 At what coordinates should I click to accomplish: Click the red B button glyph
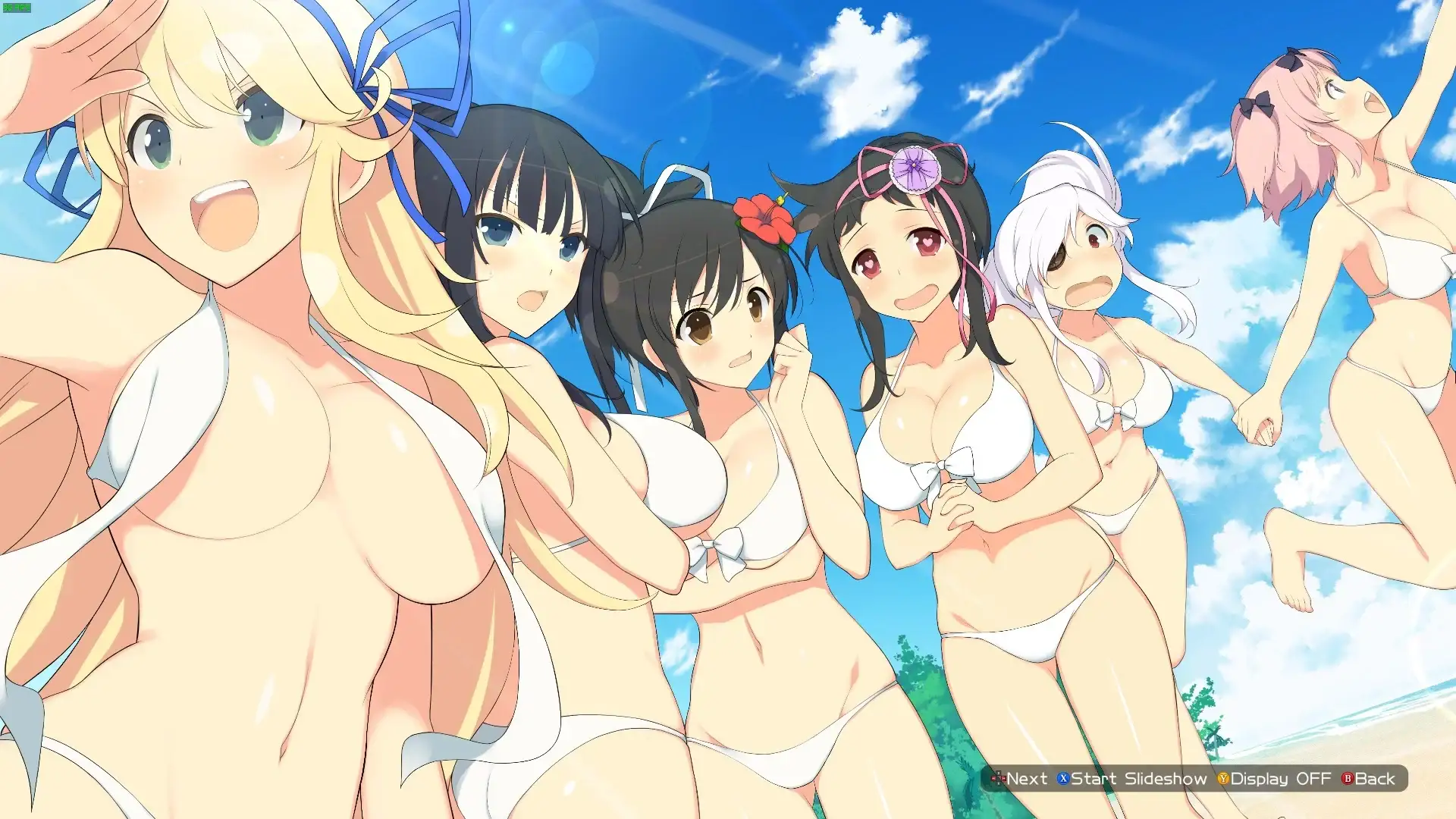pos(1347,778)
